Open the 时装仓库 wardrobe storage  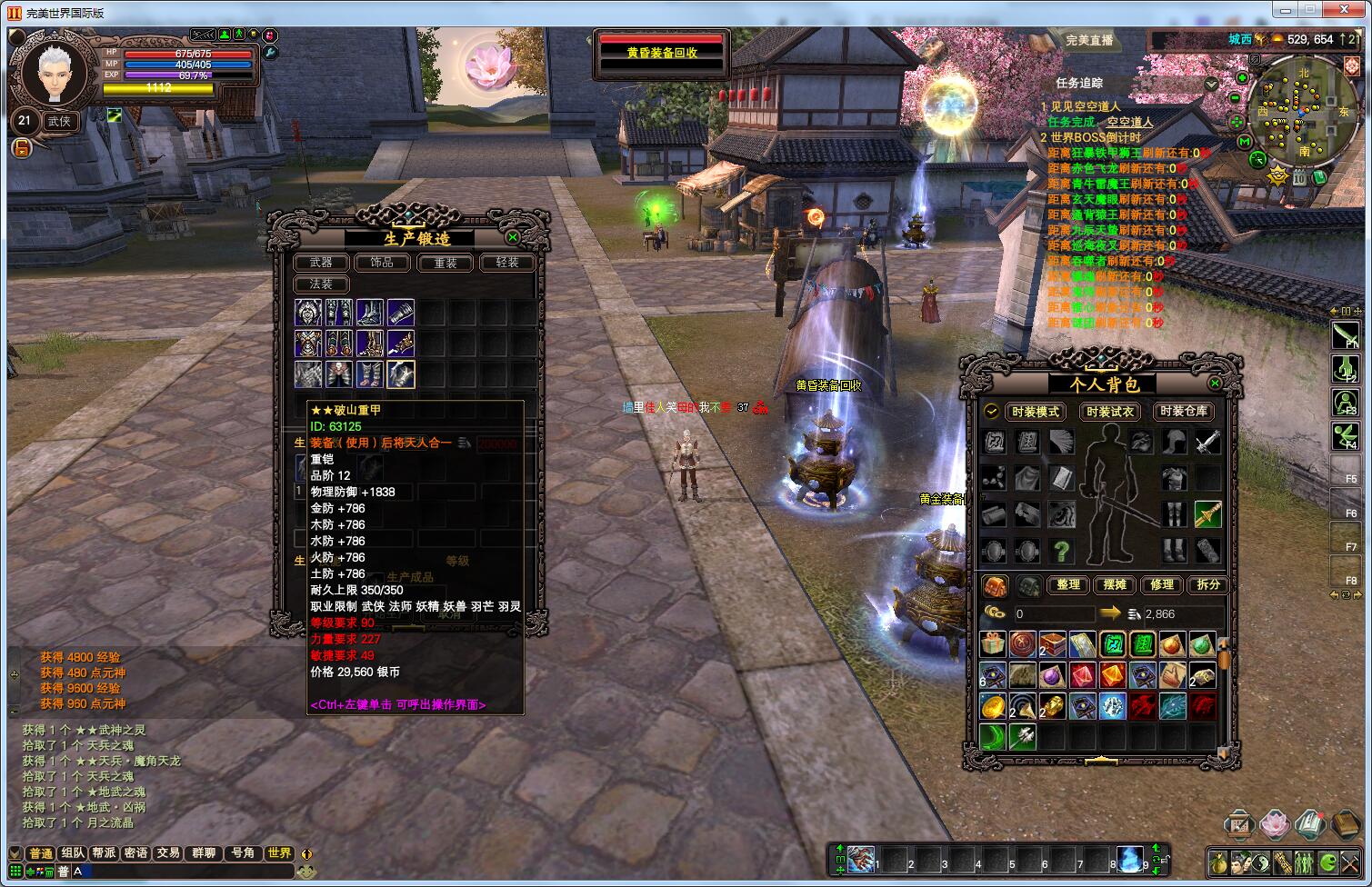click(x=1183, y=412)
